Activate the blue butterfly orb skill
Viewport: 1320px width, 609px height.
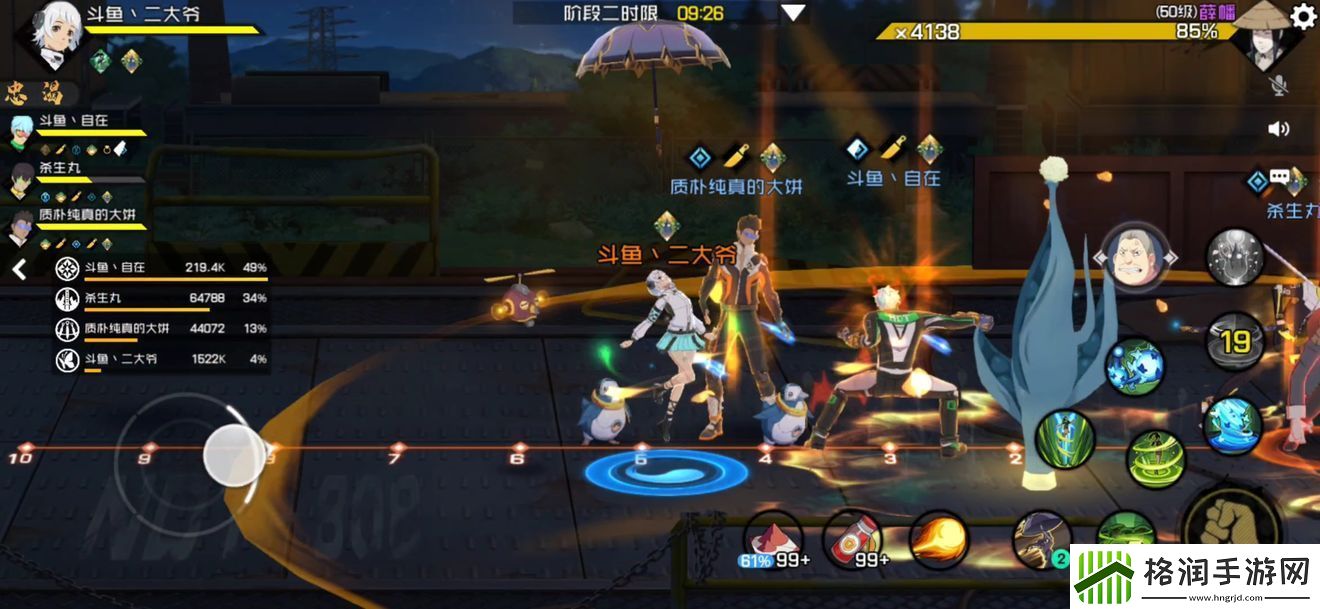[1135, 366]
